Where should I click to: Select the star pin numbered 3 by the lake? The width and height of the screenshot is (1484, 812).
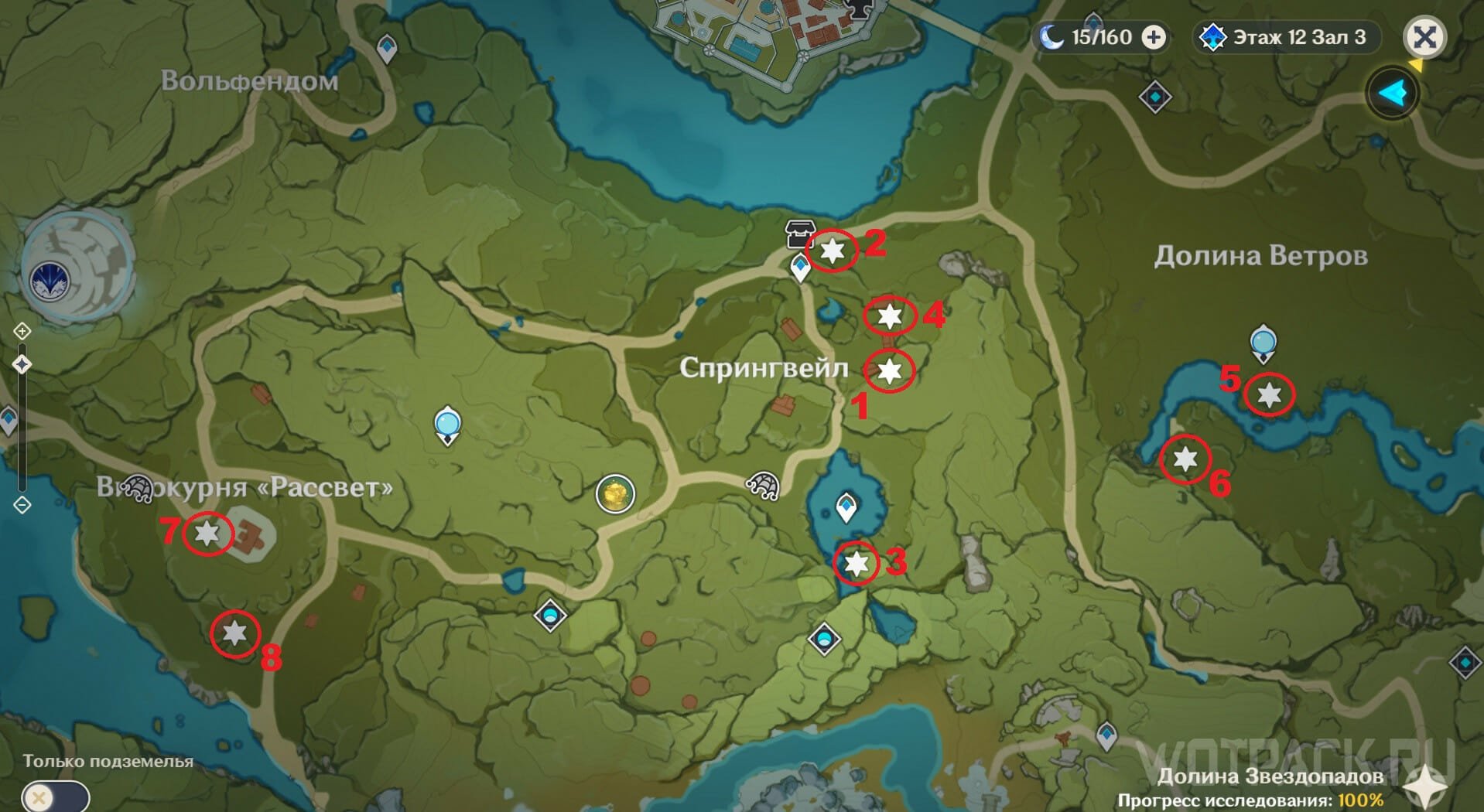[857, 563]
